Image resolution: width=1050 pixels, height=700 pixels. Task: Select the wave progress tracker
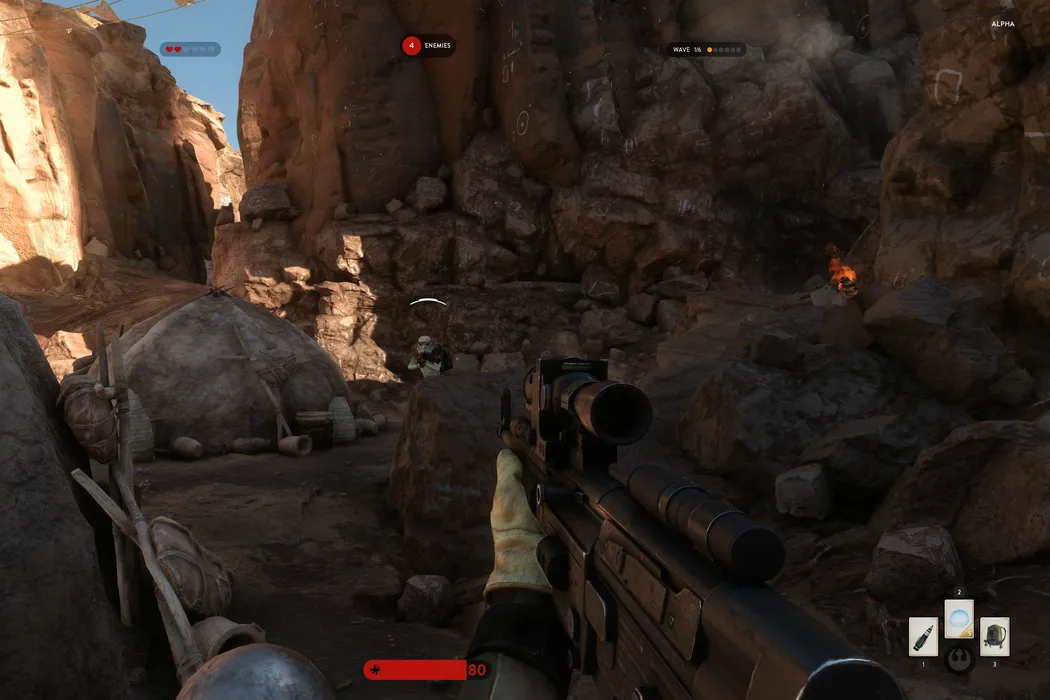click(706, 49)
